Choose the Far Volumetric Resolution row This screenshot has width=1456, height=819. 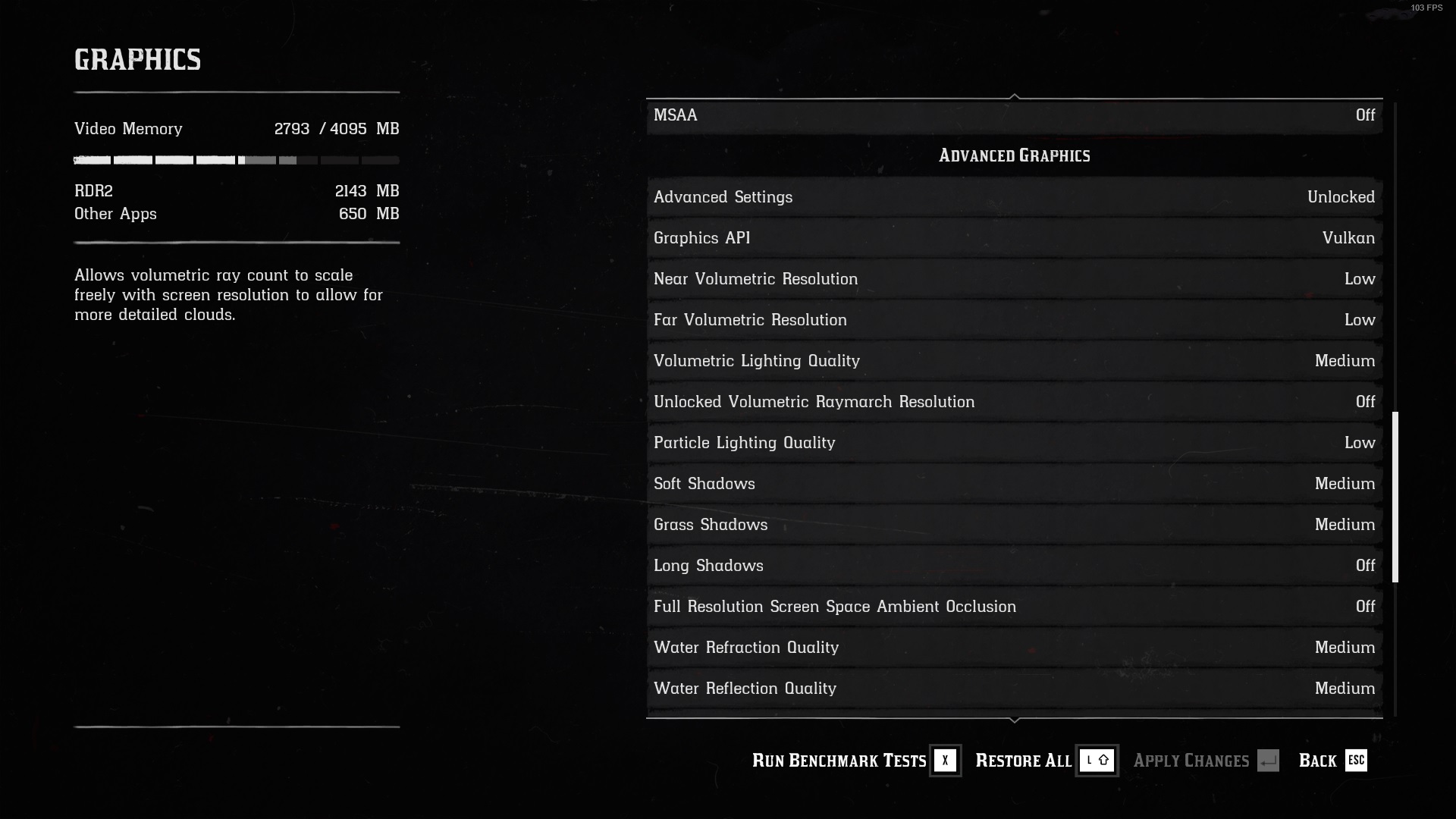(1014, 320)
